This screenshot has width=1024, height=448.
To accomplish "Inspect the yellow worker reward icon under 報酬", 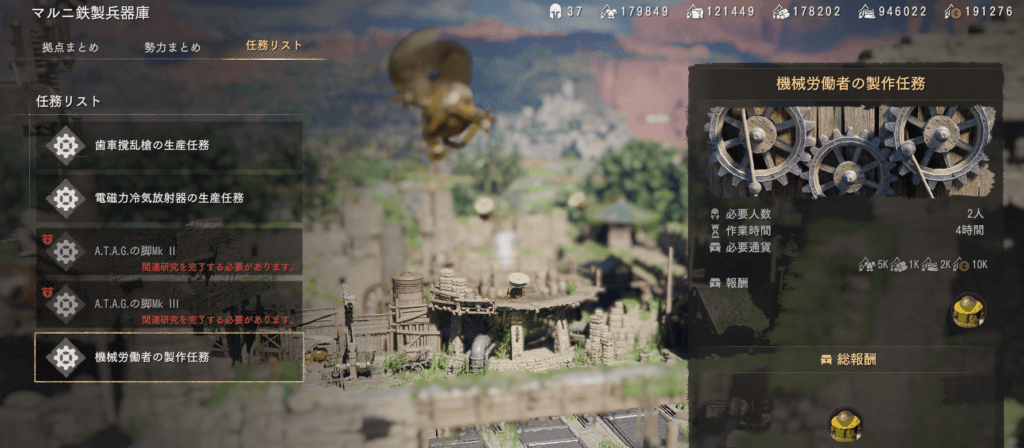I will (x=968, y=312).
